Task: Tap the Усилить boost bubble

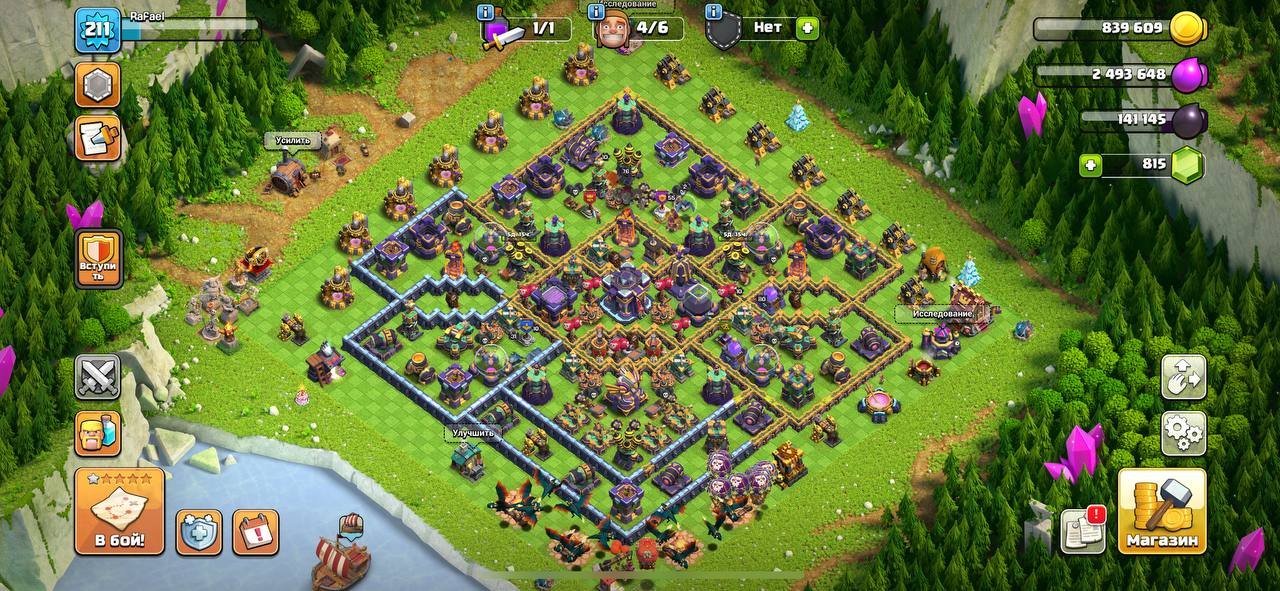Action: 293,141
